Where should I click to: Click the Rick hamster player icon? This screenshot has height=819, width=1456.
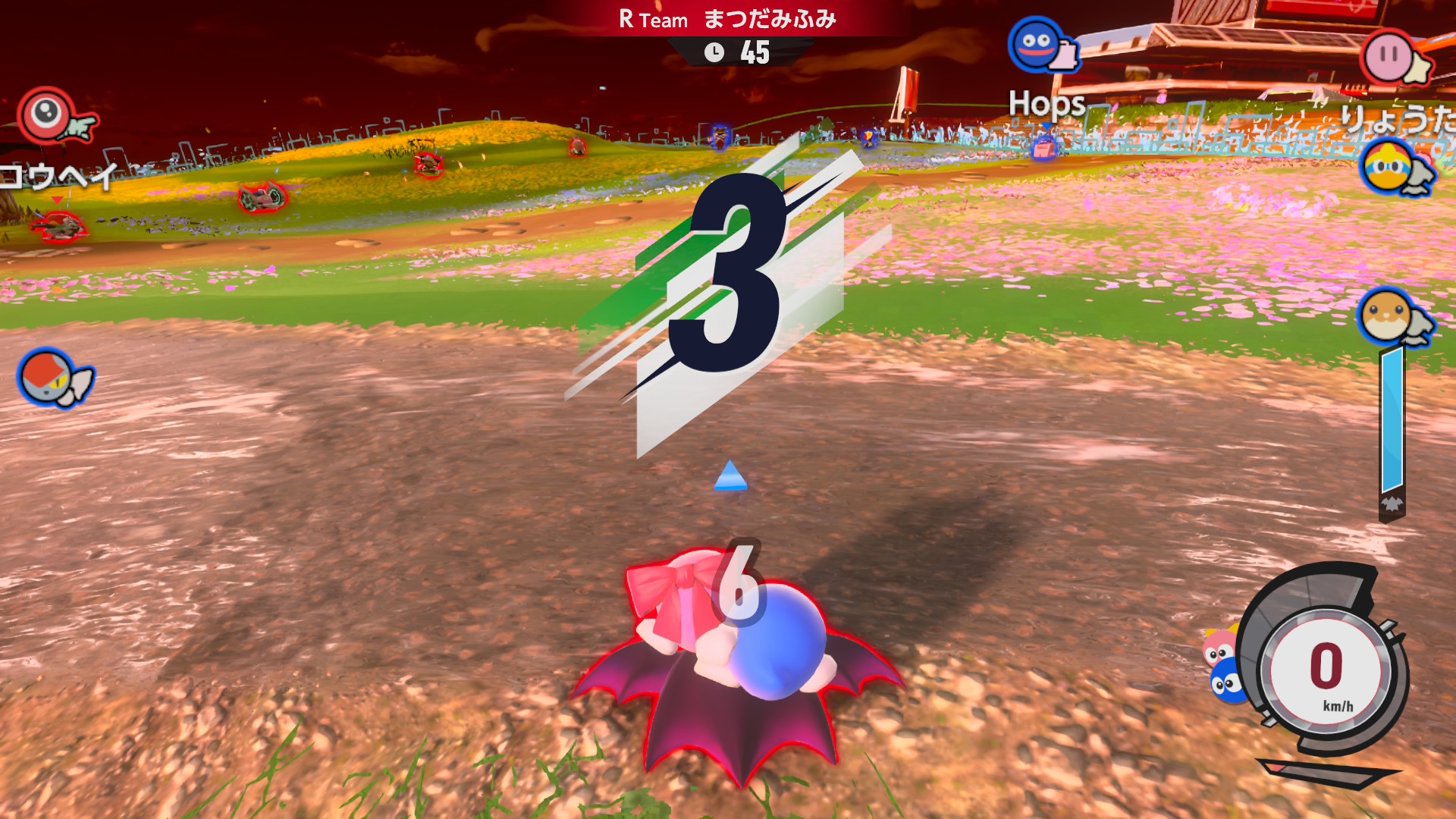point(1386,316)
